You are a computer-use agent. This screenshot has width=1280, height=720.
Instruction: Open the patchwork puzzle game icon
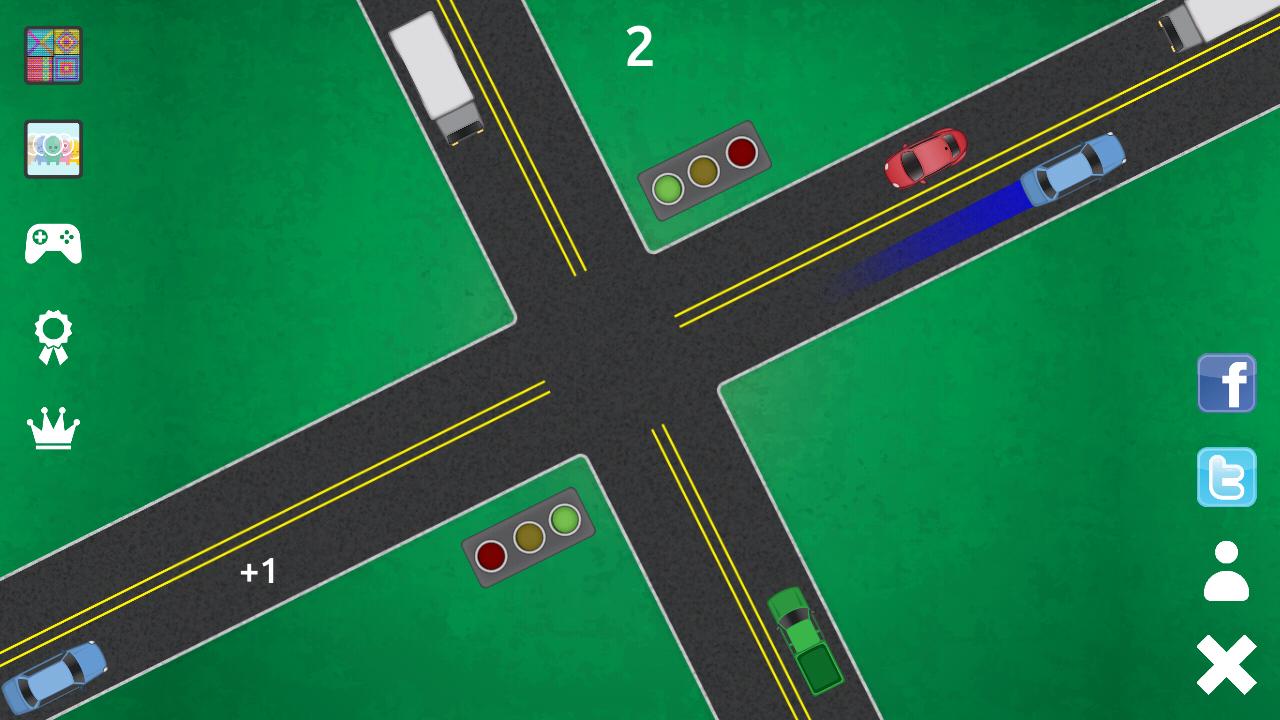pos(52,53)
